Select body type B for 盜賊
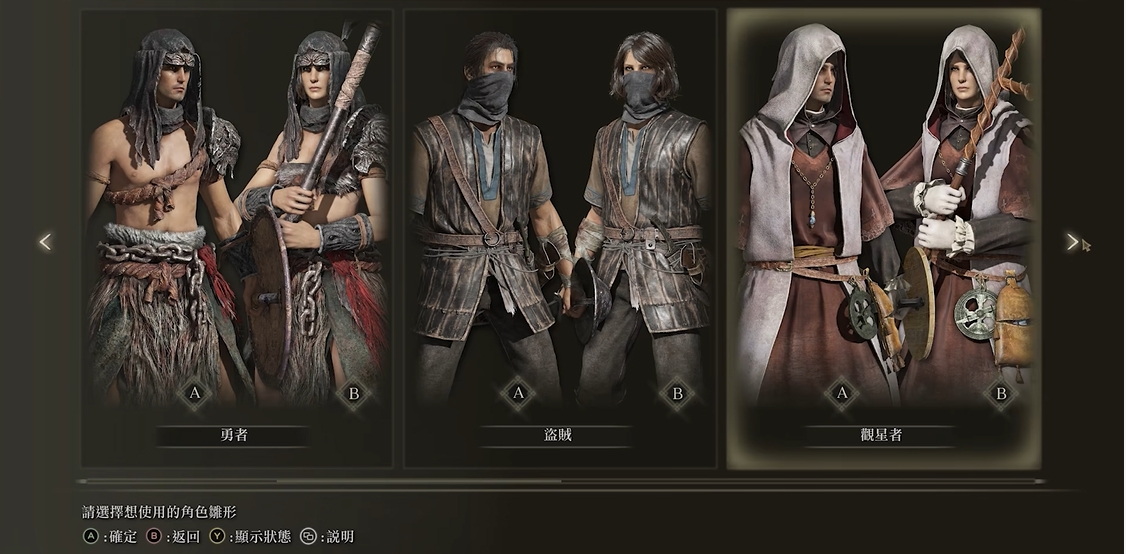 coord(677,394)
